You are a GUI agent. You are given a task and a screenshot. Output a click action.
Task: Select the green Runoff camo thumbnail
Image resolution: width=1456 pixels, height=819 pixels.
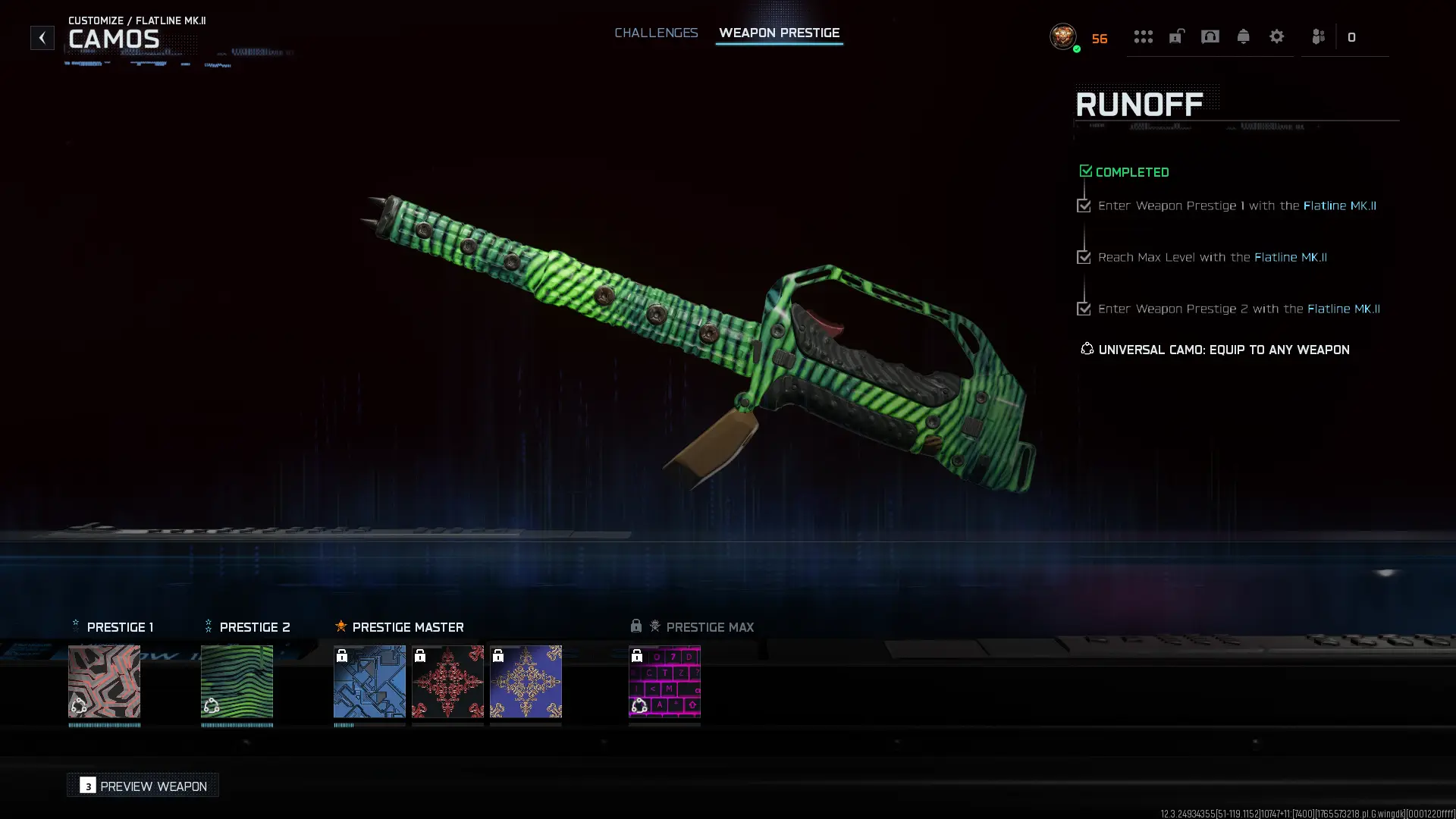click(237, 682)
